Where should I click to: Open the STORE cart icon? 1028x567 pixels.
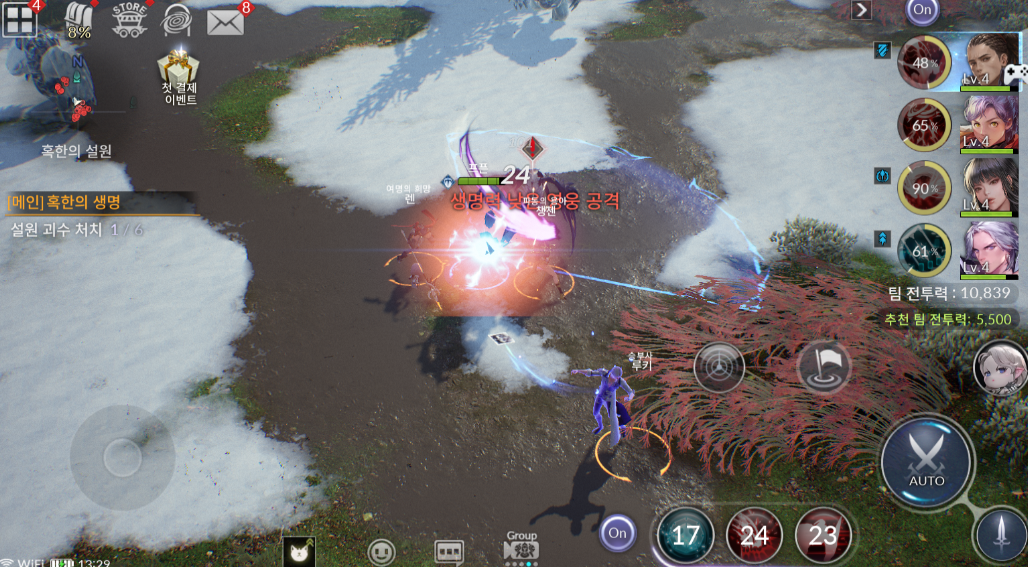128,19
